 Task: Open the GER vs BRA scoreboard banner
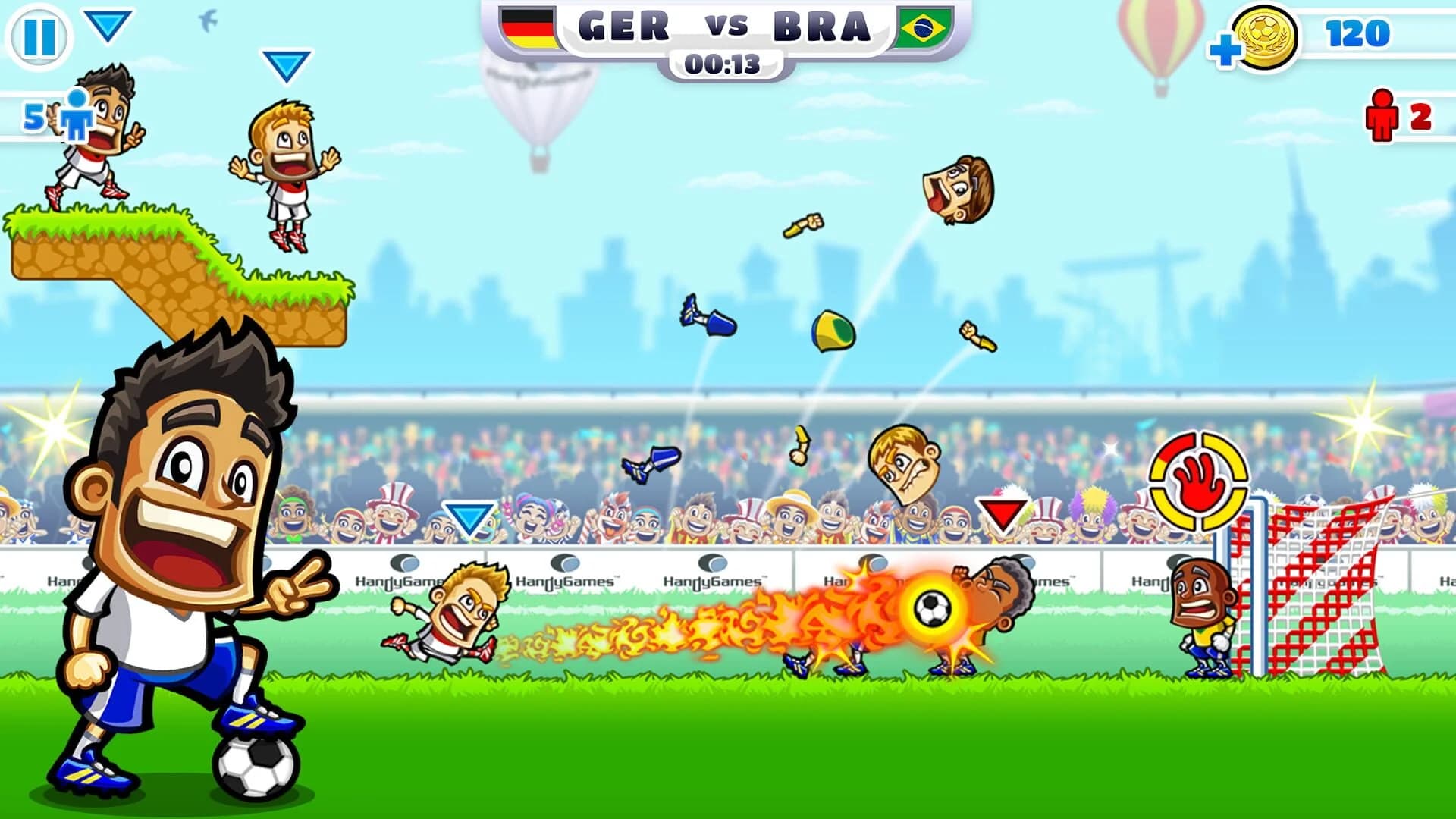[x=724, y=28]
